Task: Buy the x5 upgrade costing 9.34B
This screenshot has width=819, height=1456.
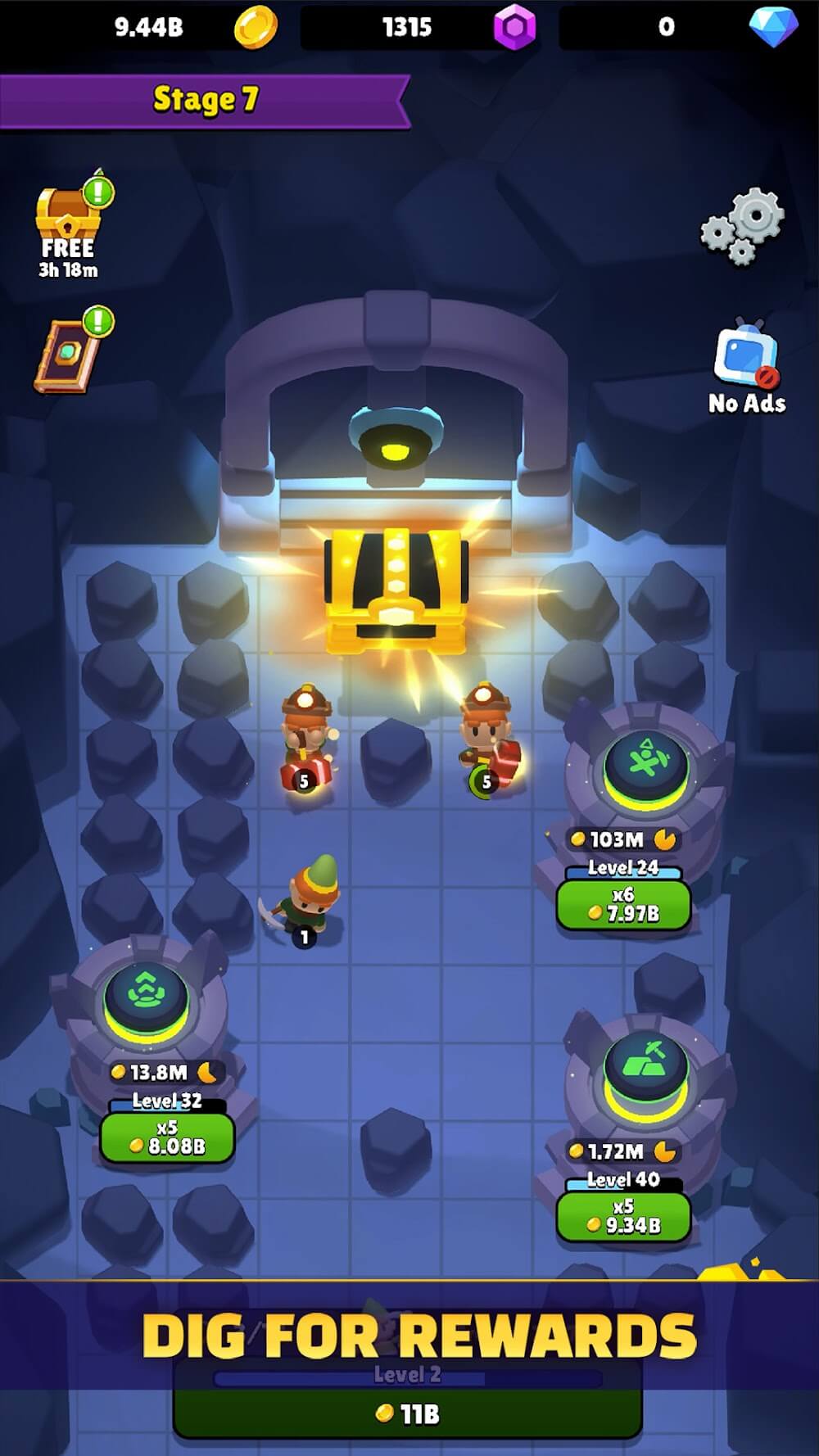Action: (623, 1216)
